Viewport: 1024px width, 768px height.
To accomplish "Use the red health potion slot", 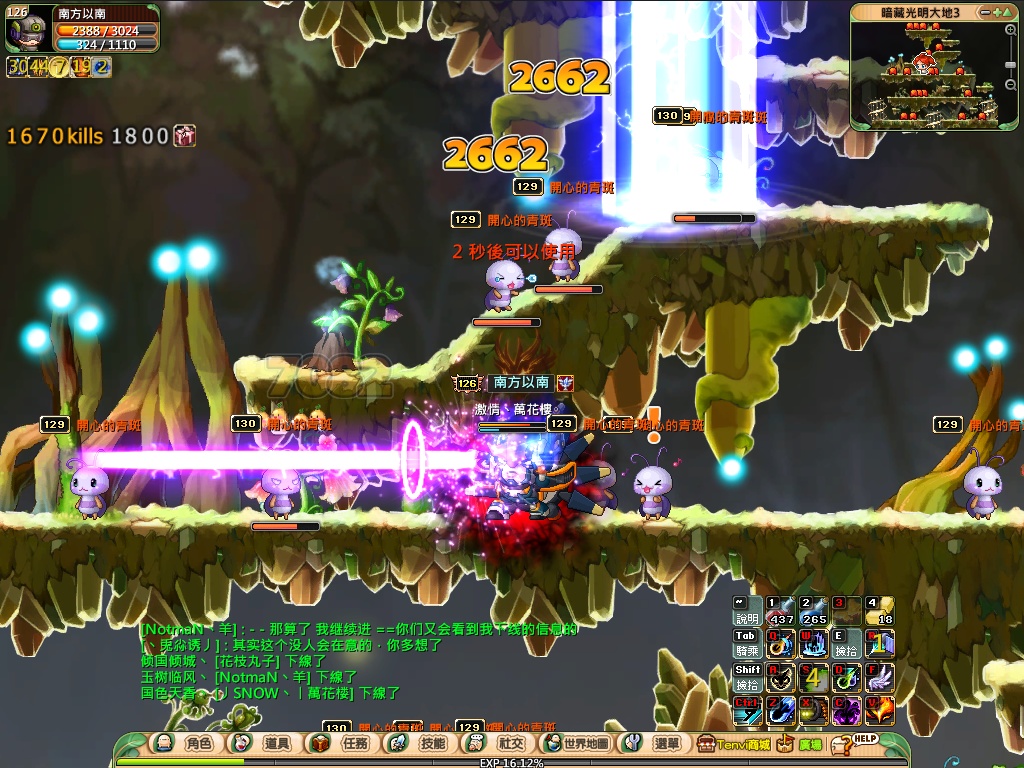I will pos(780,611).
